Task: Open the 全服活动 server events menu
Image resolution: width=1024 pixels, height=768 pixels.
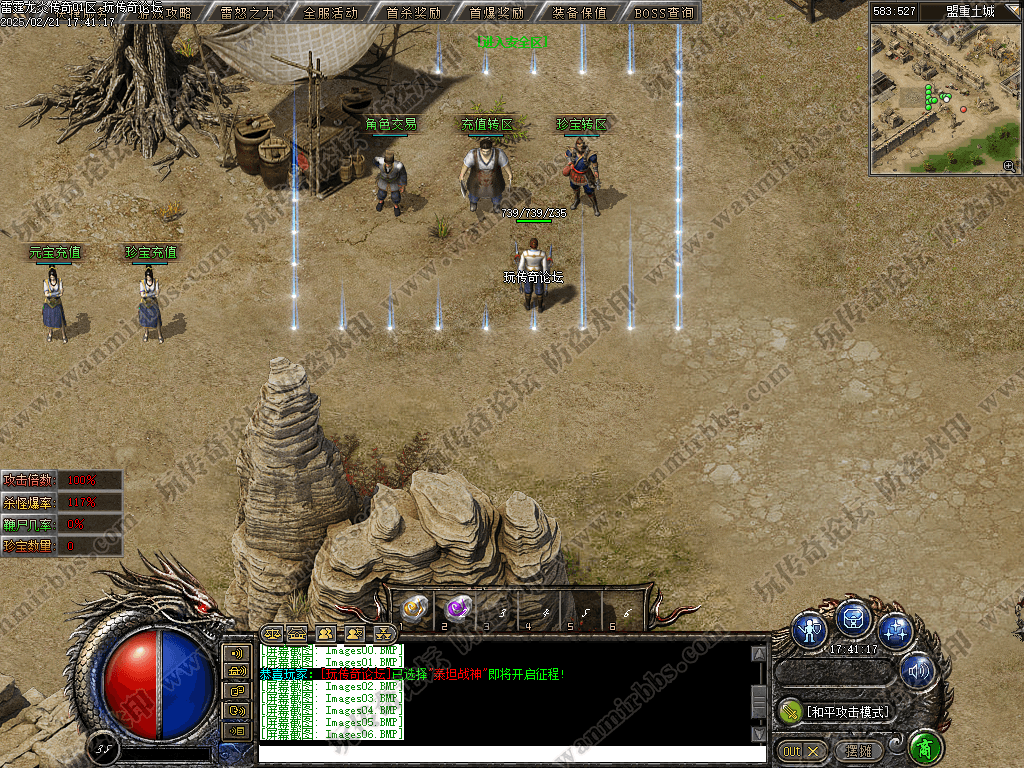Action: click(330, 13)
